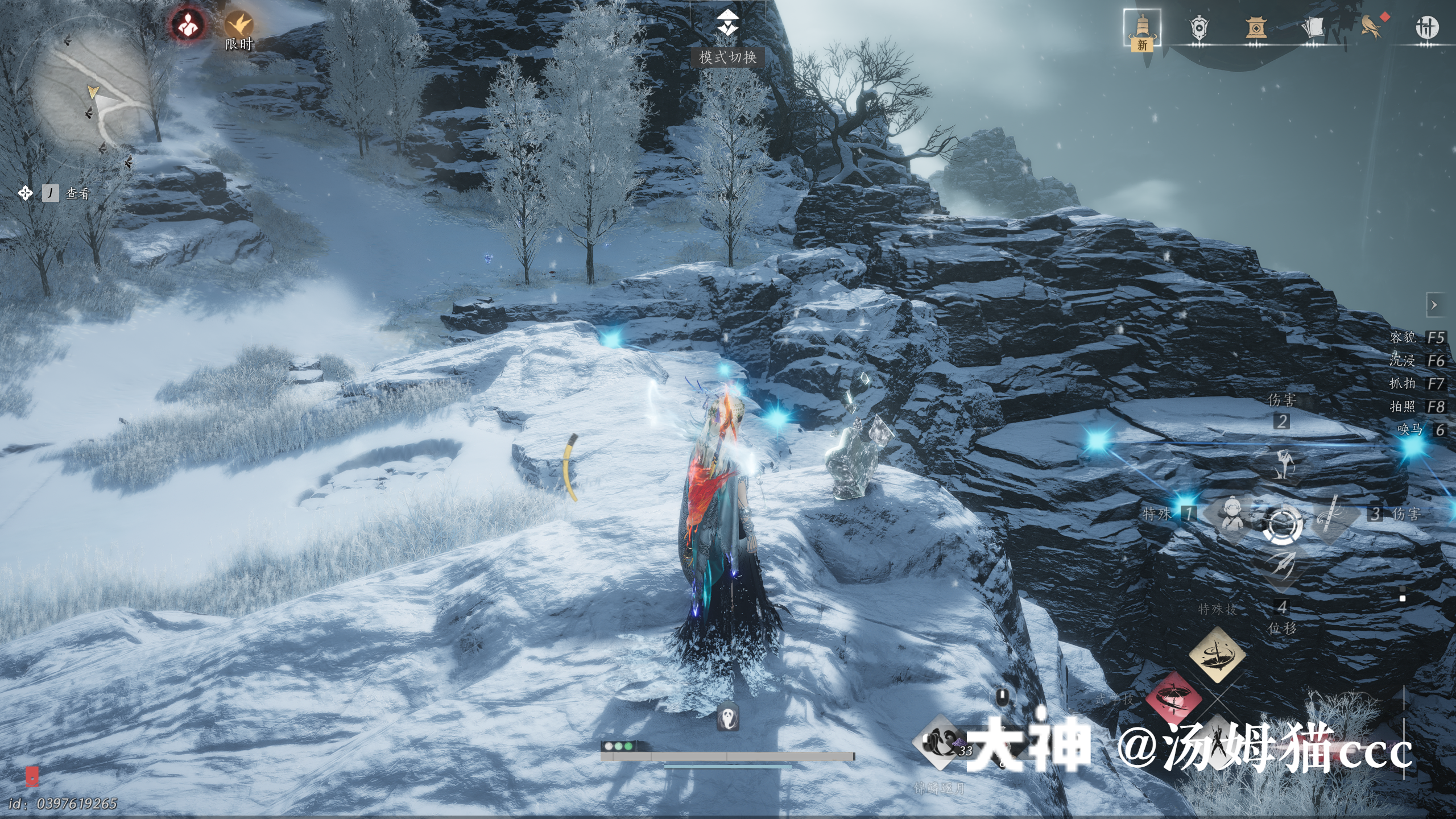Click the red seal icon above the ID

coord(32,776)
